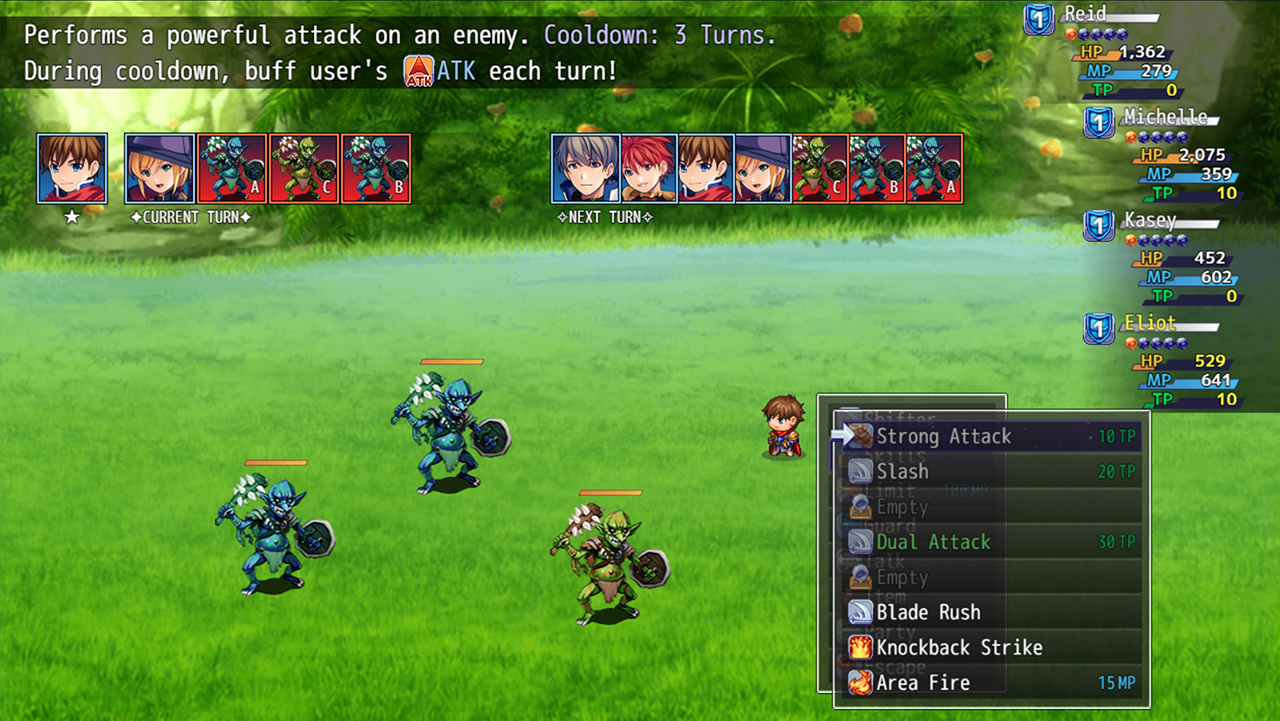Viewport: 1280px width, 721px height.
Task: Click the red-haired hero's next-turn portrait
Action: pyautogui.click(x=648, y=168)
